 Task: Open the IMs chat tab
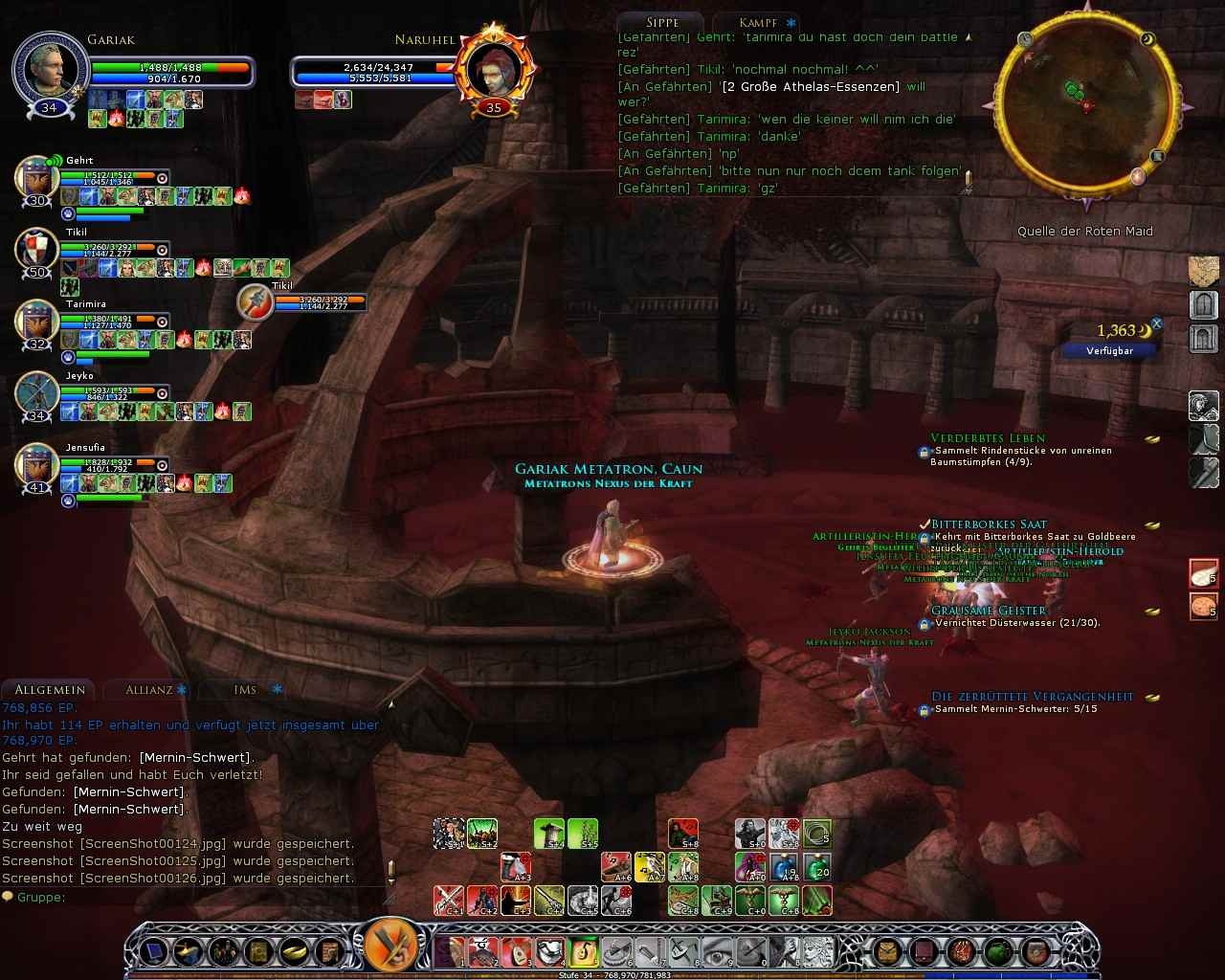[245, 689]
